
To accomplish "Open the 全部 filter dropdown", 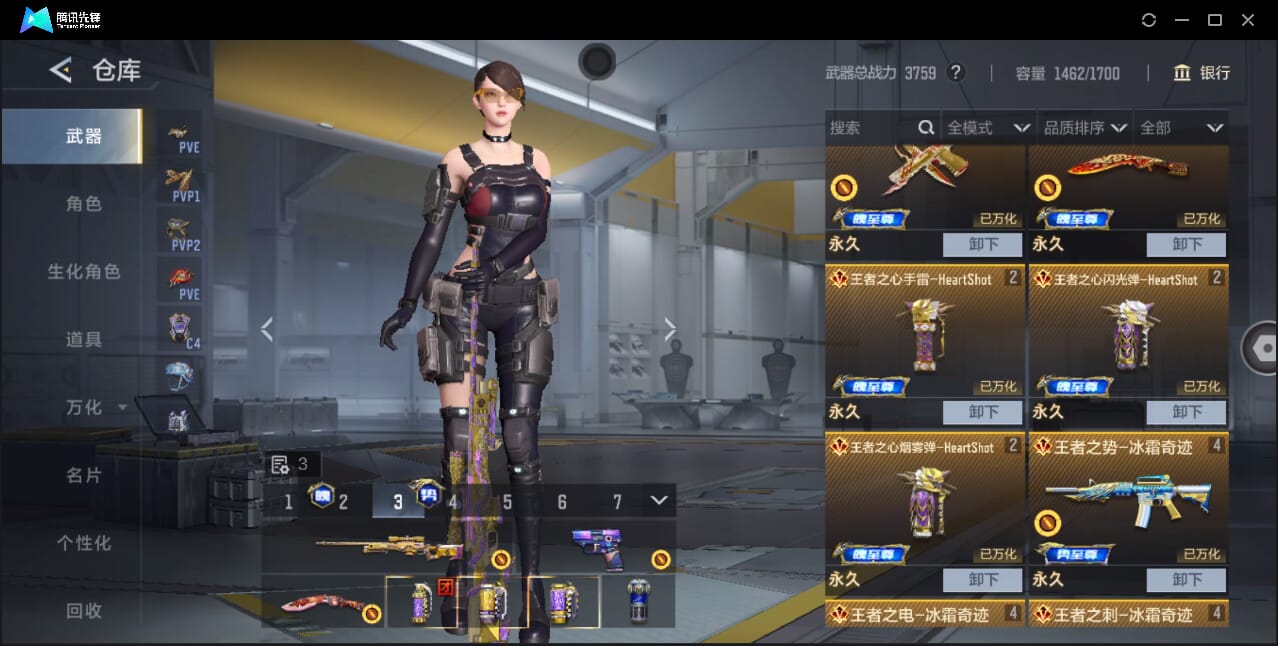I will [1182, 128].
